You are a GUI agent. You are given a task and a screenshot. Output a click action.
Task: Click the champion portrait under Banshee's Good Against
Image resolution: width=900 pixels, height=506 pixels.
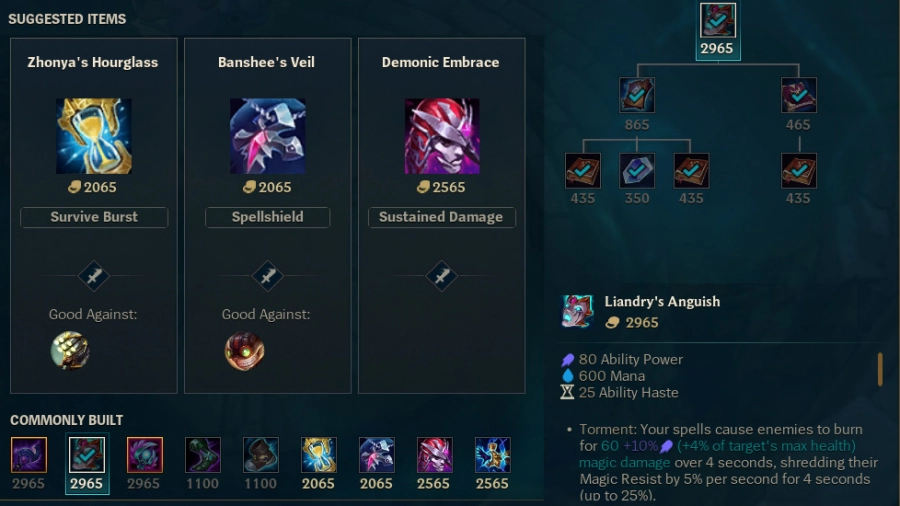pyautogui.click(x=244, y=350)
